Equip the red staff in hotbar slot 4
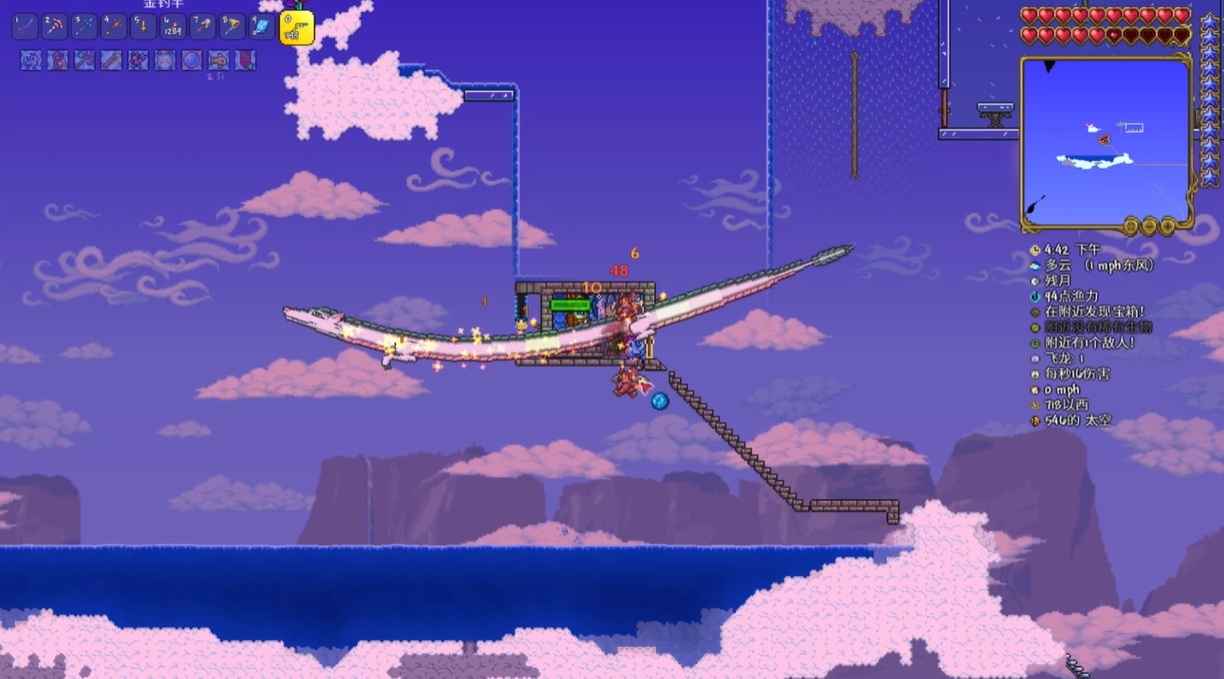Image resolution: width=1224 pixels, height=679 pixels. pos(114,26)
